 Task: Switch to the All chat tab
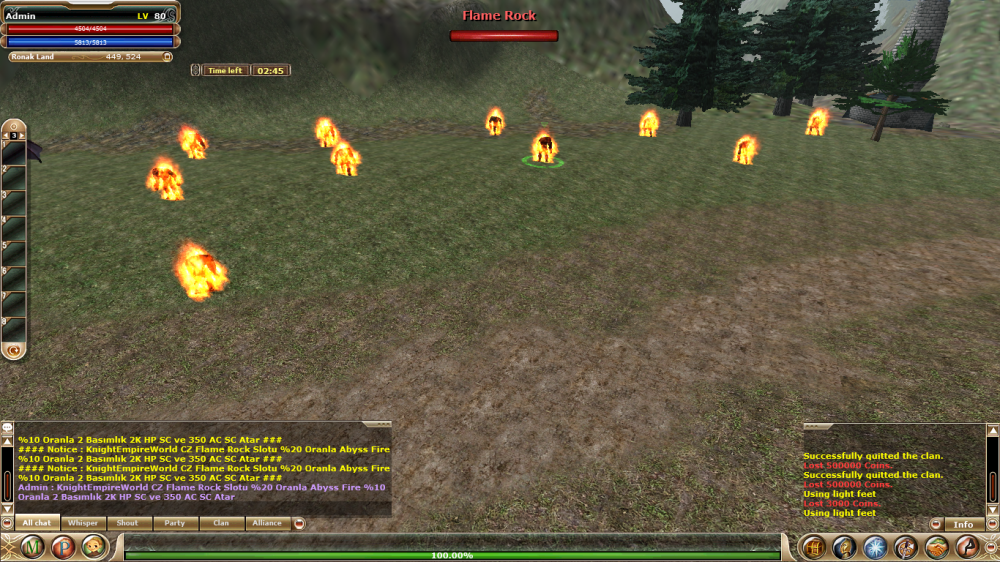pyautogui.click(x=36, y=523)
